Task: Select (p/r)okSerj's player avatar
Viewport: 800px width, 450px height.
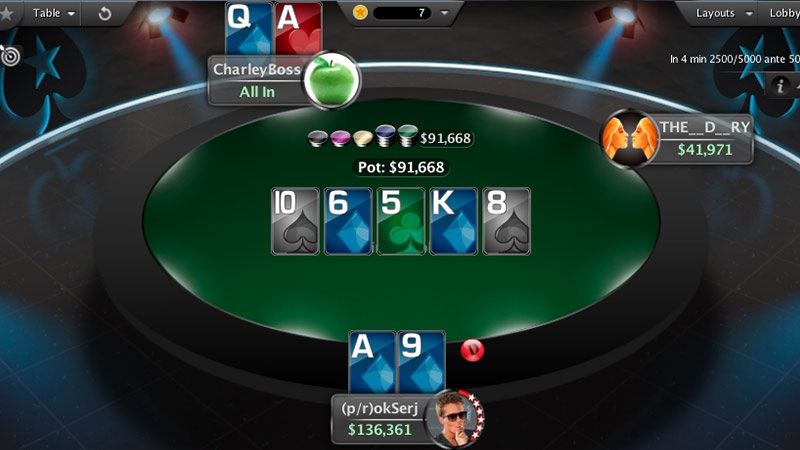Action: click(x=452, y=418)
